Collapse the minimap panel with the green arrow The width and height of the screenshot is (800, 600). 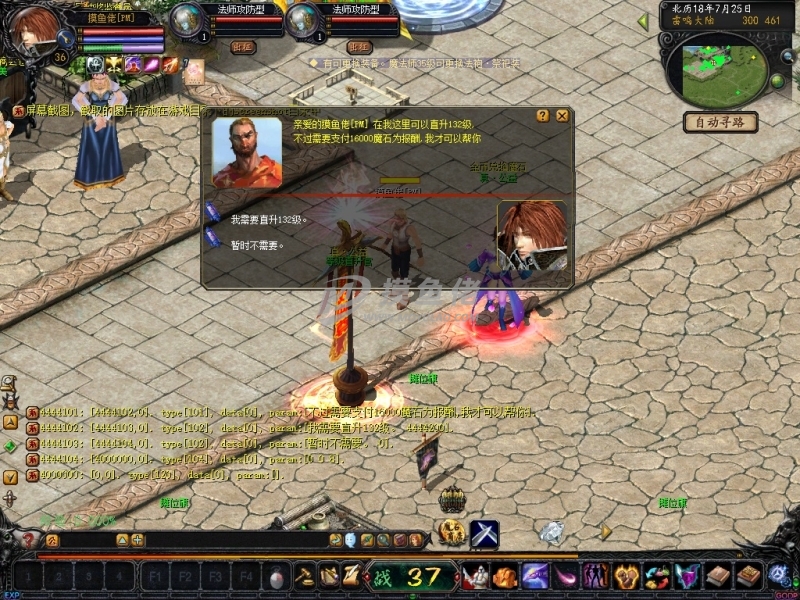(x=643, y=21)
